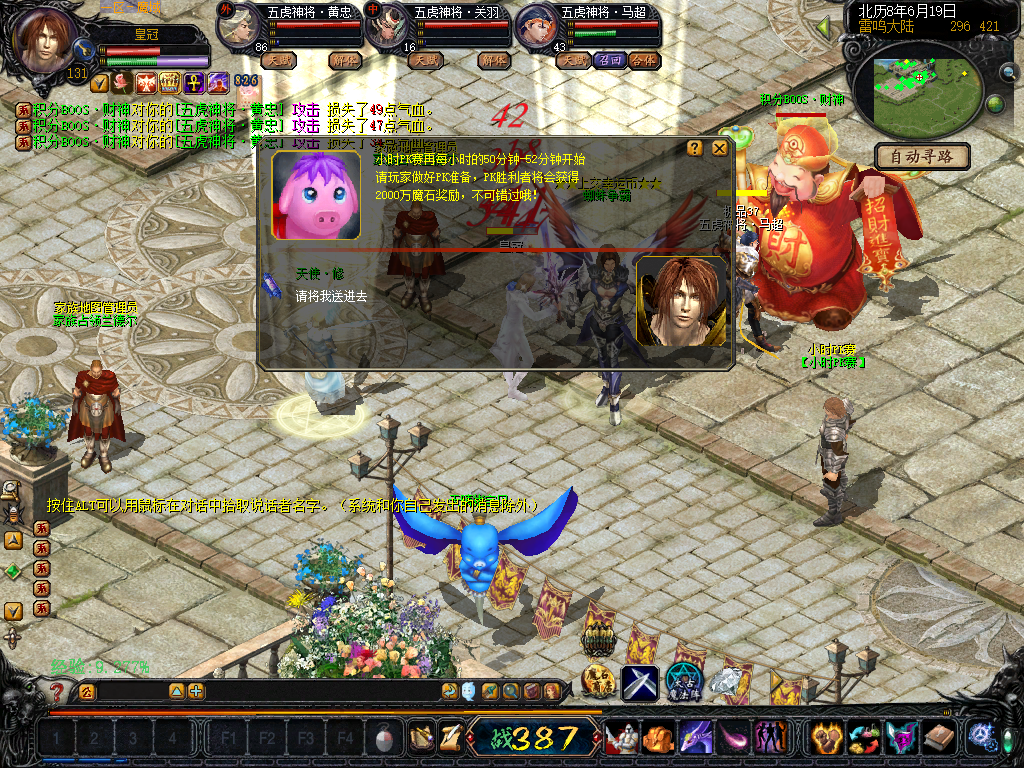Open the red question mark help button
1024x768 pixels.
tap(58, 691)
